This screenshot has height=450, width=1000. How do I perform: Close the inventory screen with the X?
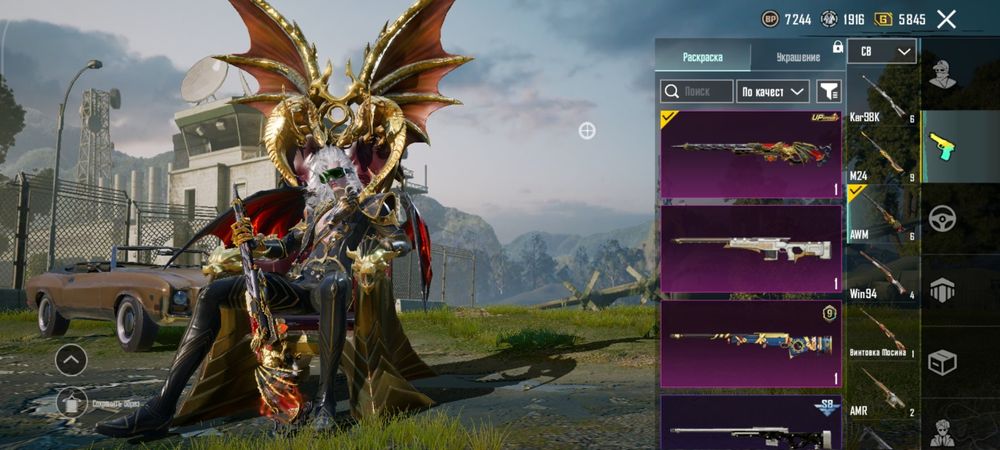946,19
